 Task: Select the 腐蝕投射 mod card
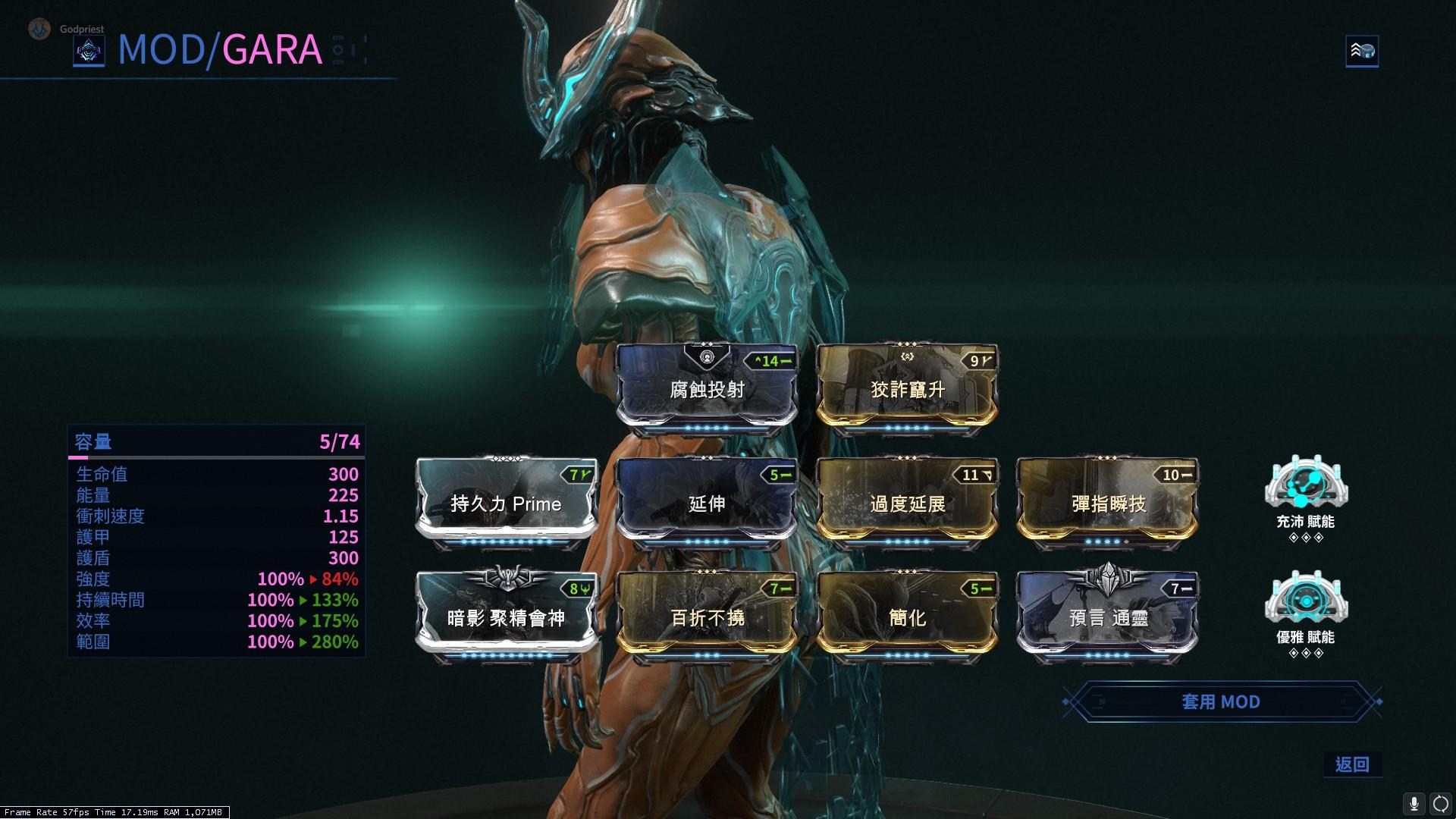click(707, 389)
